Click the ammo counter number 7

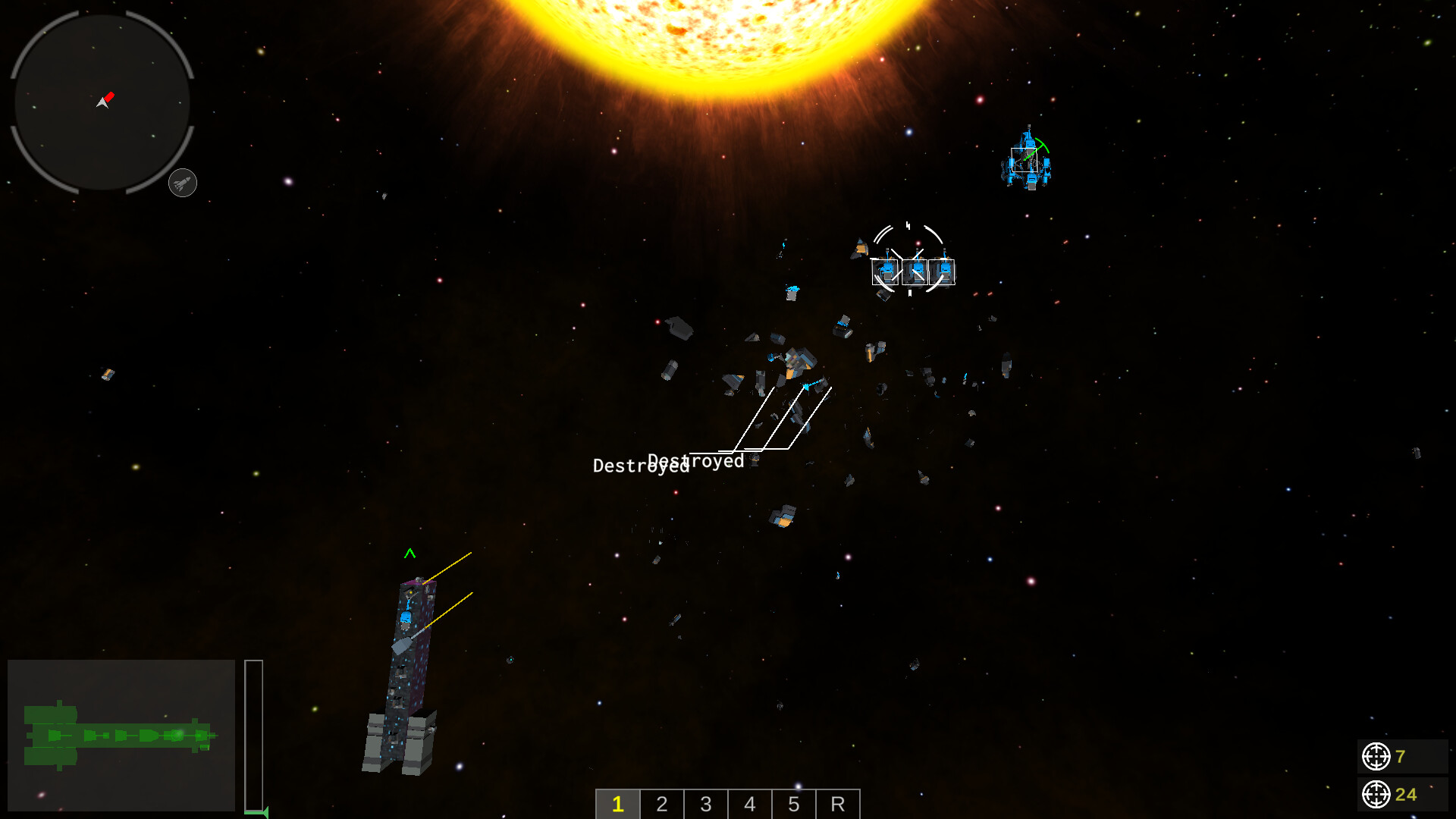[1399, 755]
